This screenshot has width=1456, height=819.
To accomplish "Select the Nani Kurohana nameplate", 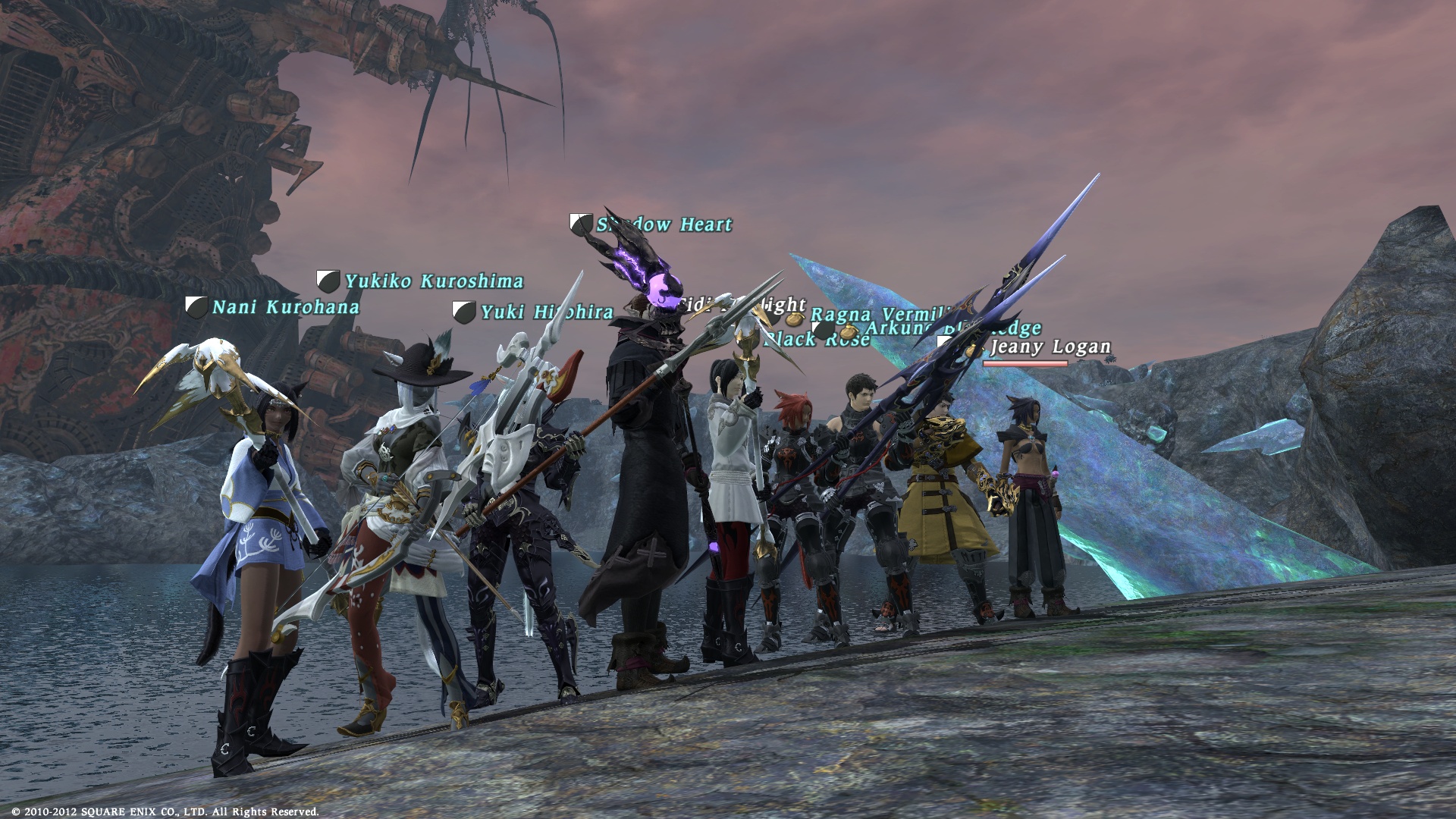I will pyautogui.click(x=285, y=307).
